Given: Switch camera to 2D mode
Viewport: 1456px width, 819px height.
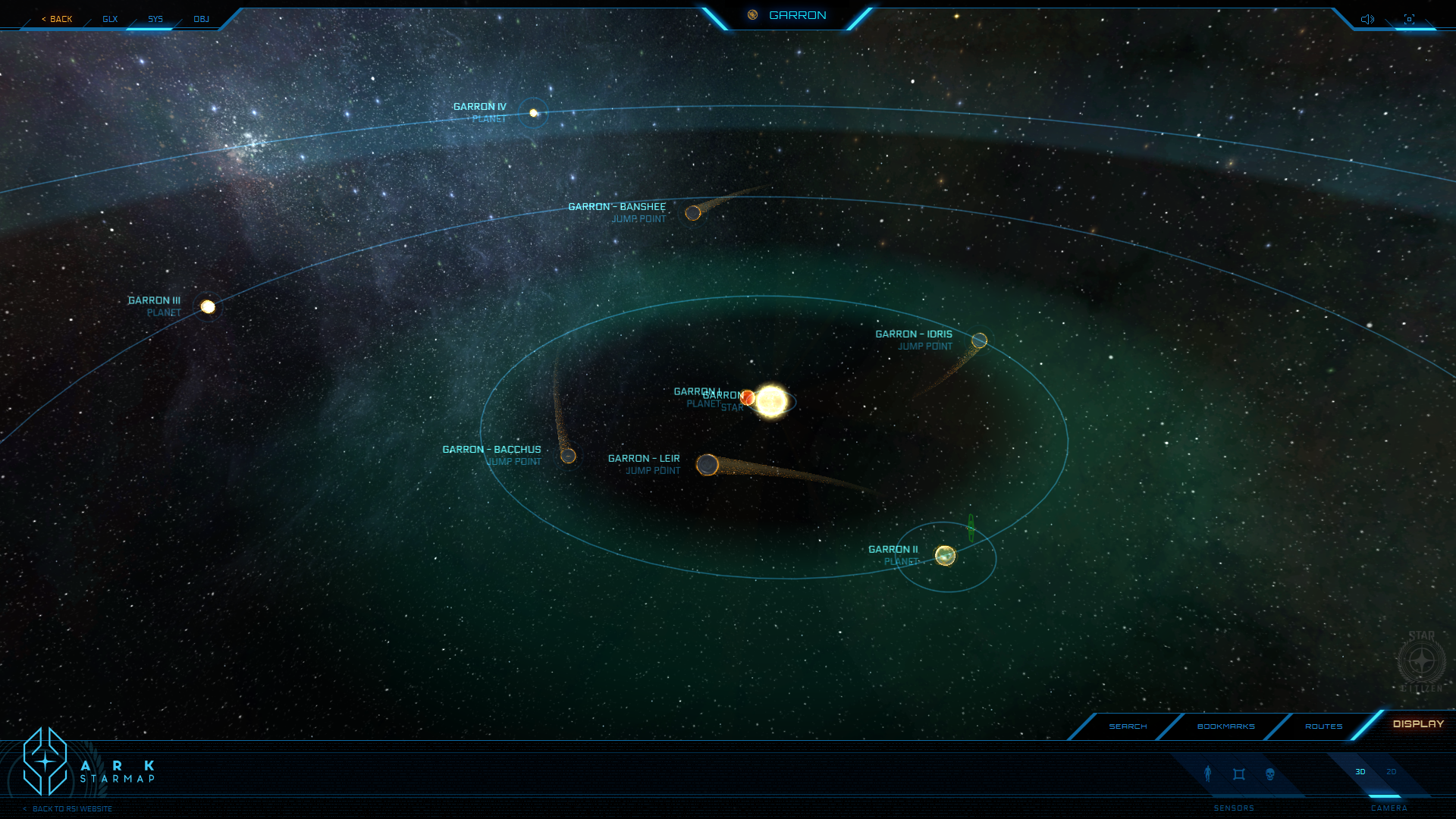Looking at the screenshot, I should 1391,772.
